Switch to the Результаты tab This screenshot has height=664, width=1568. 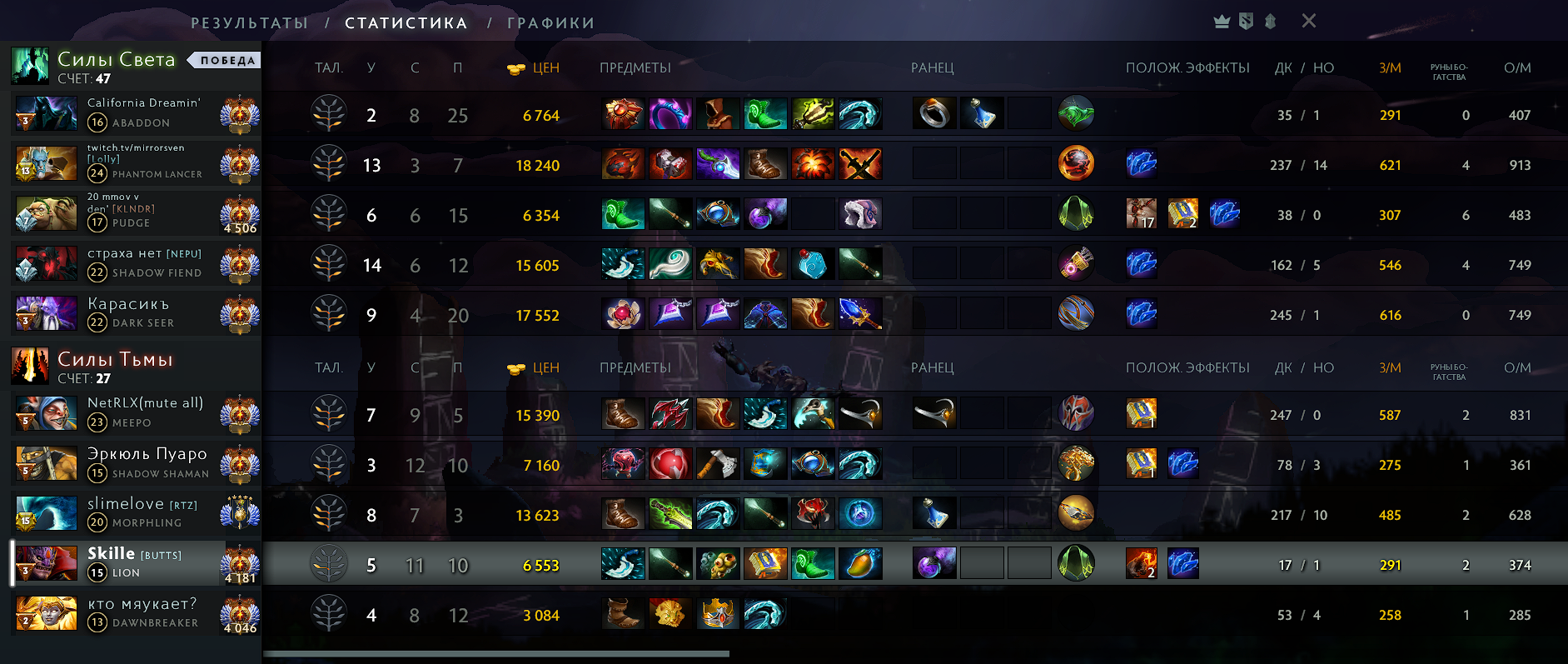[249, 23]
